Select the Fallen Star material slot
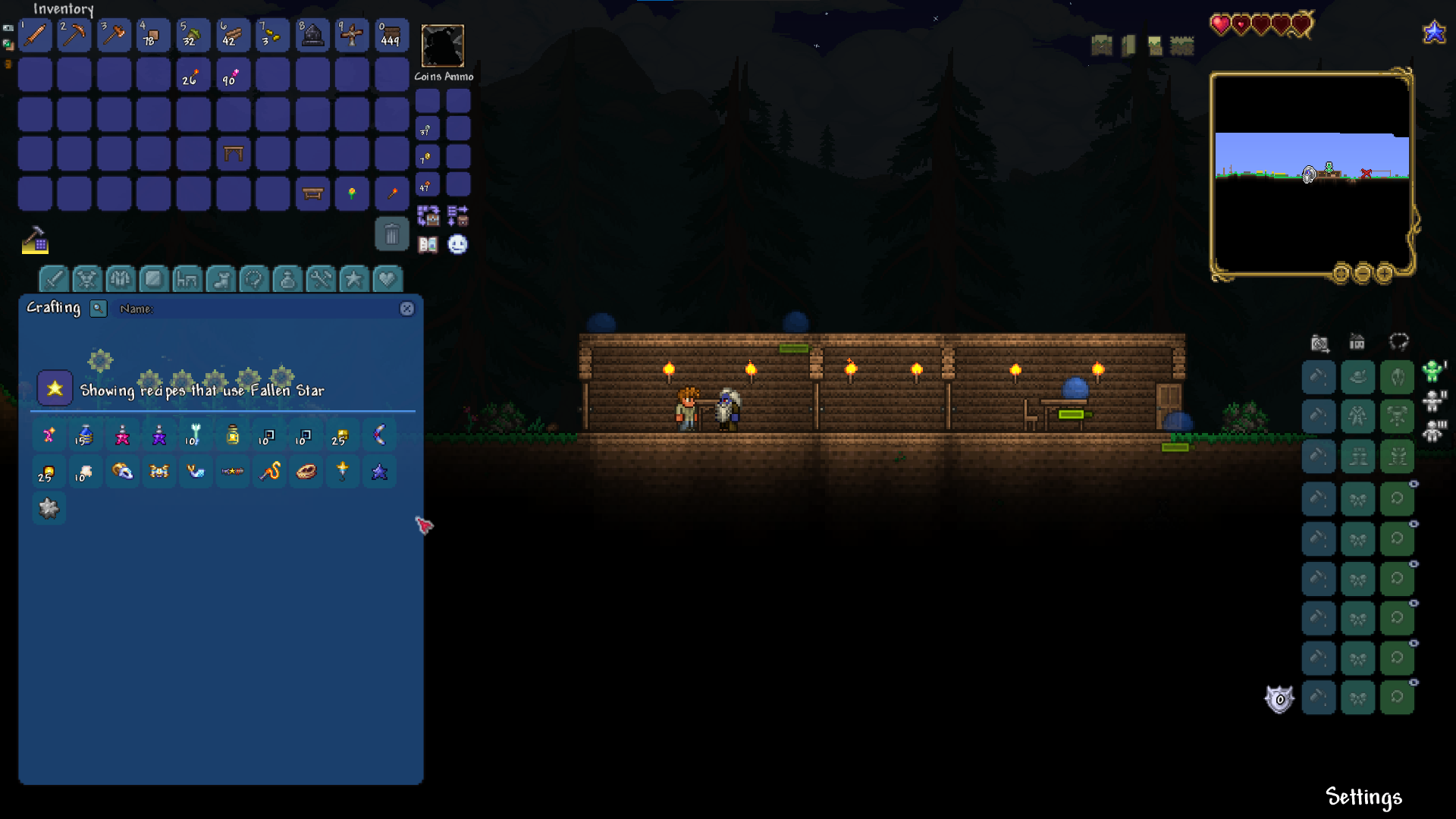This screenshot has width=1456, height=819. [55, 388]
